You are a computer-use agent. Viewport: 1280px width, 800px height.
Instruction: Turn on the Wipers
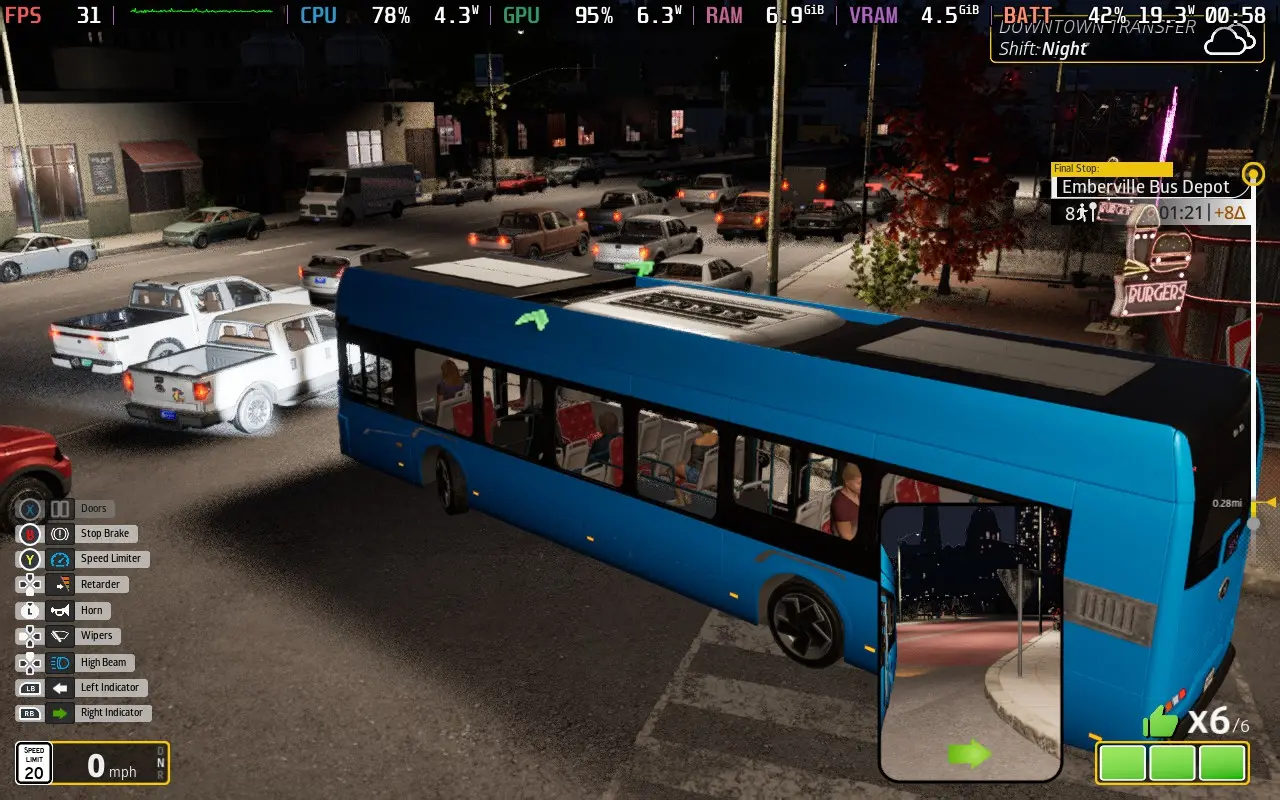click(x=96, y=635)
